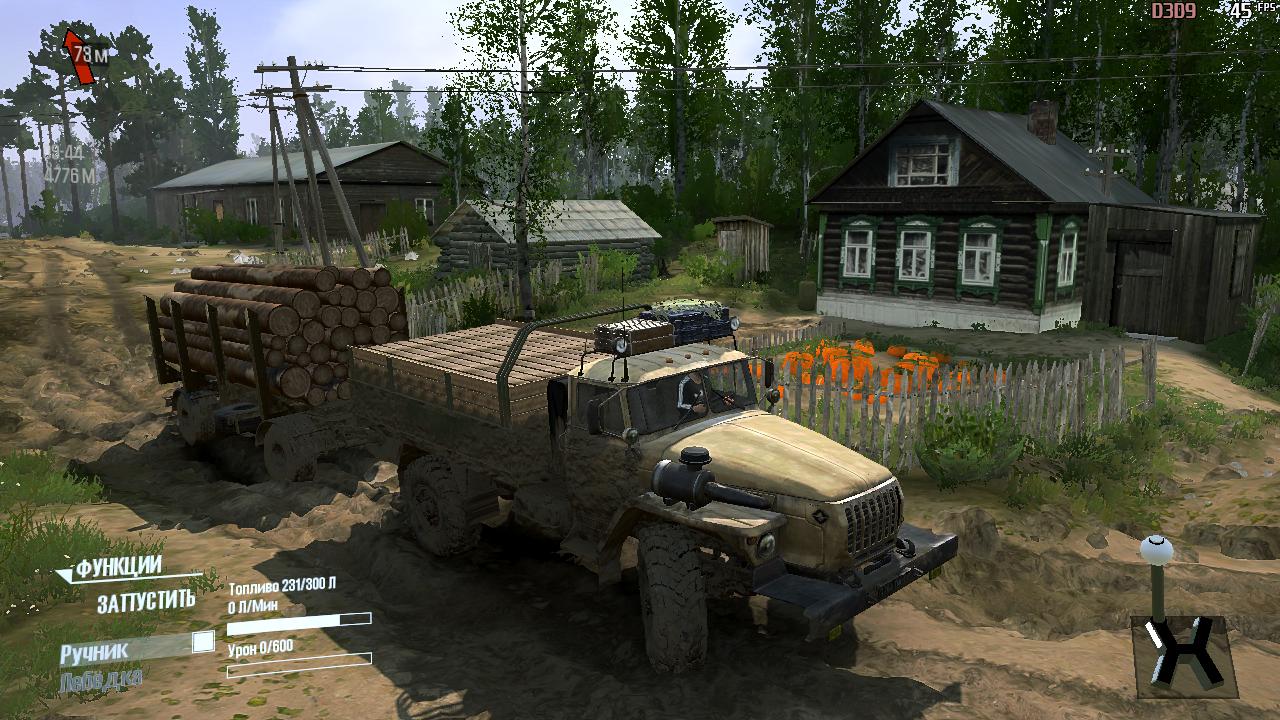Toggle the Ручник handbrake checkbox
Screen dimensions: 1280x720
(203, 642)
